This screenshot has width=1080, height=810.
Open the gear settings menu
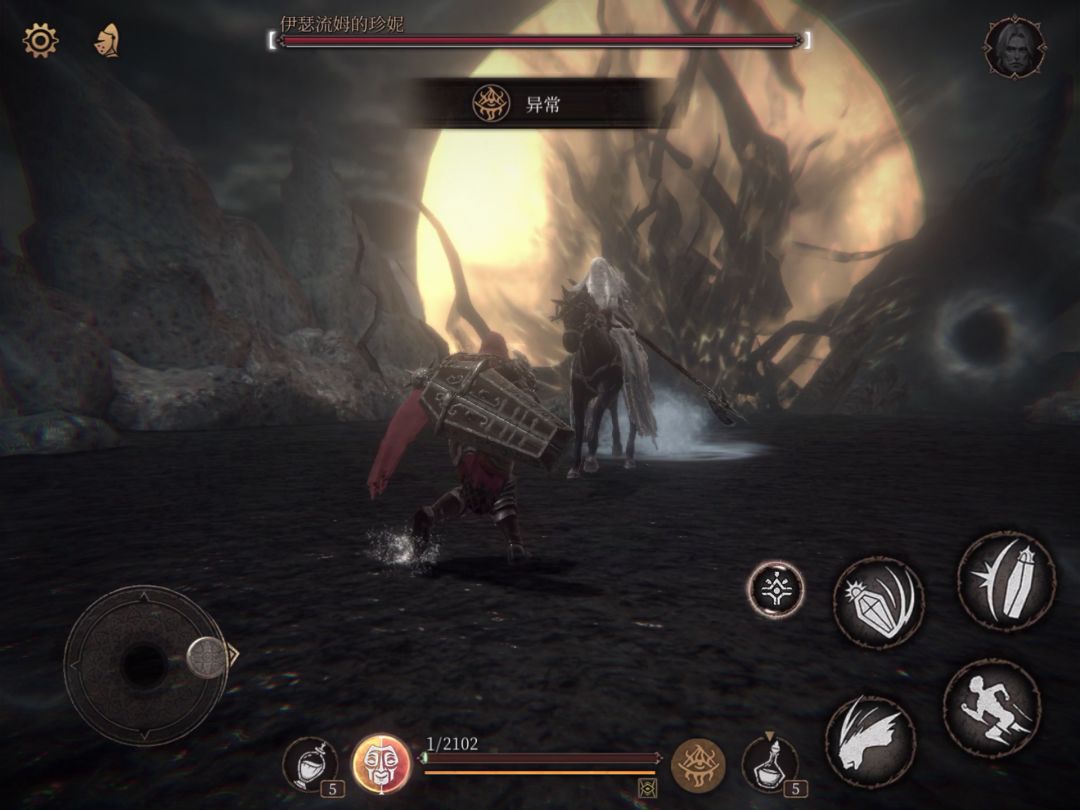[41, 41]
